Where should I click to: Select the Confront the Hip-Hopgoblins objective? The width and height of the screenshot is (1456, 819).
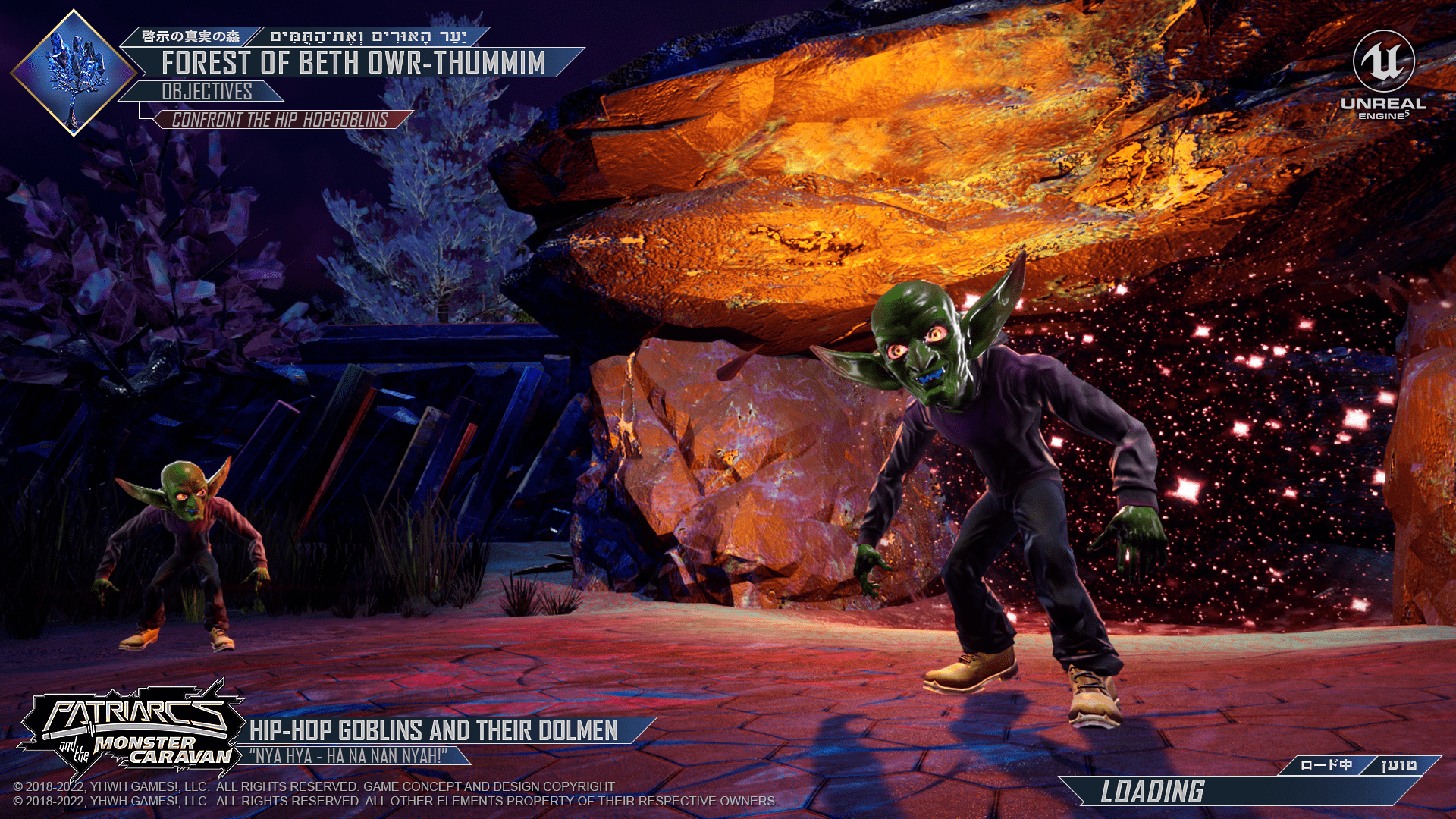281,120
